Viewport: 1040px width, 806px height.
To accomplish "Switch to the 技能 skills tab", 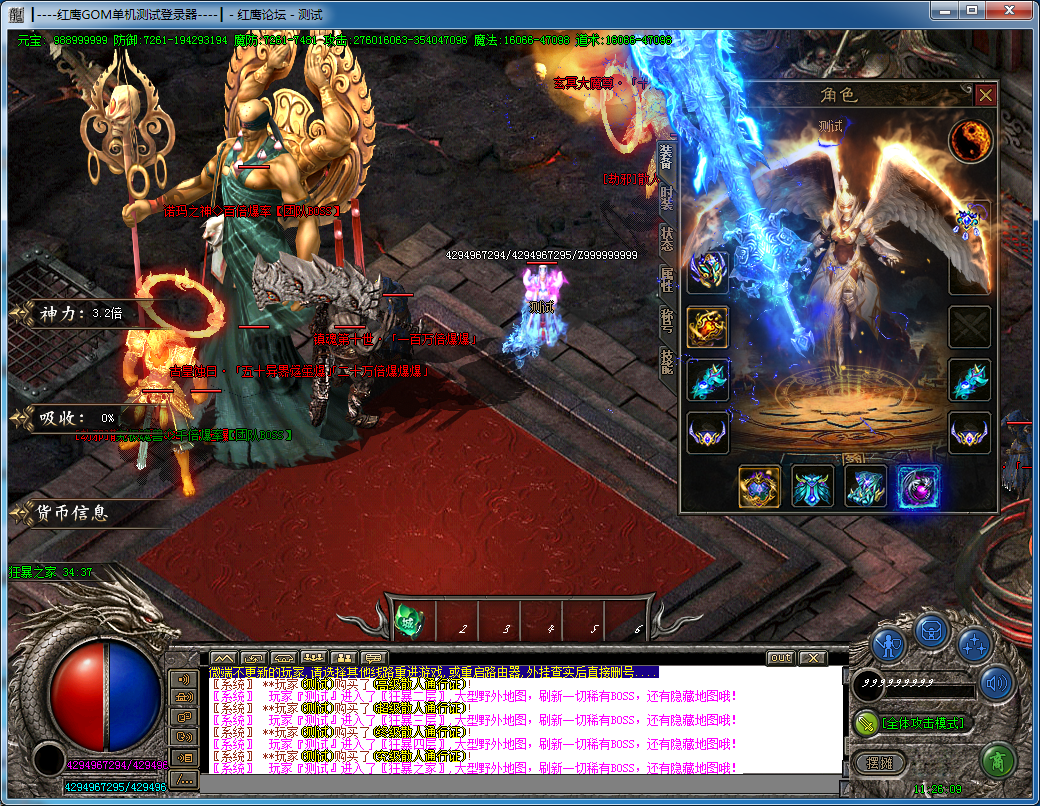I will [667, 361].
